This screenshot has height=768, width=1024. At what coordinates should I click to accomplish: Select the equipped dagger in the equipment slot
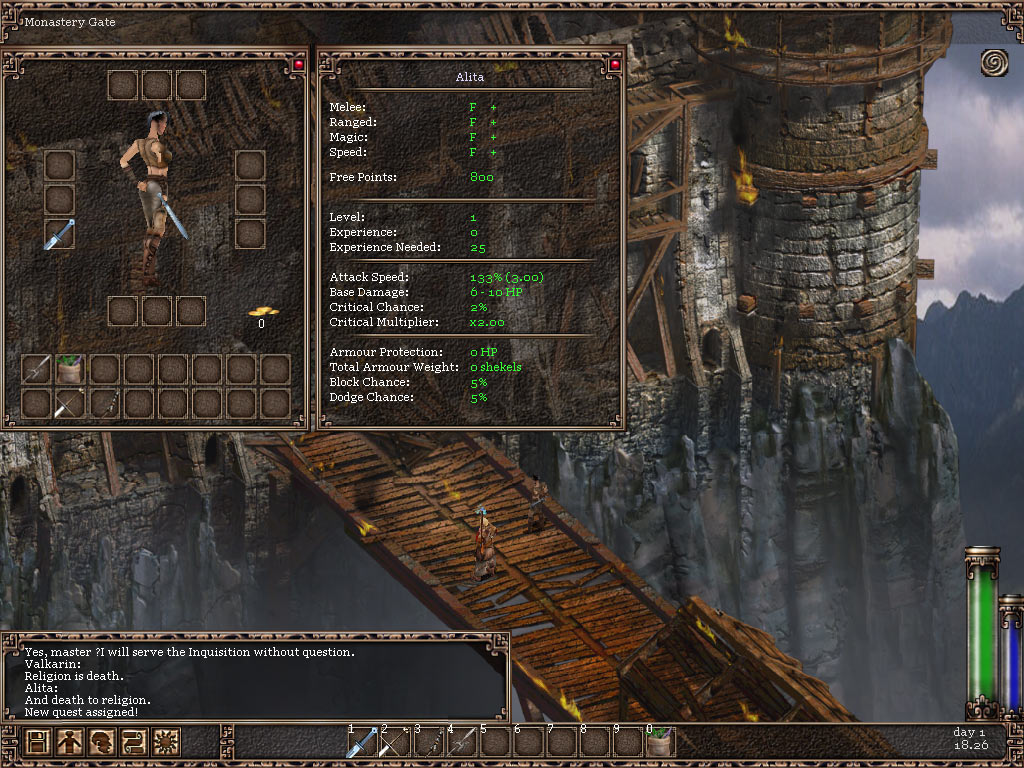point(59,234)
